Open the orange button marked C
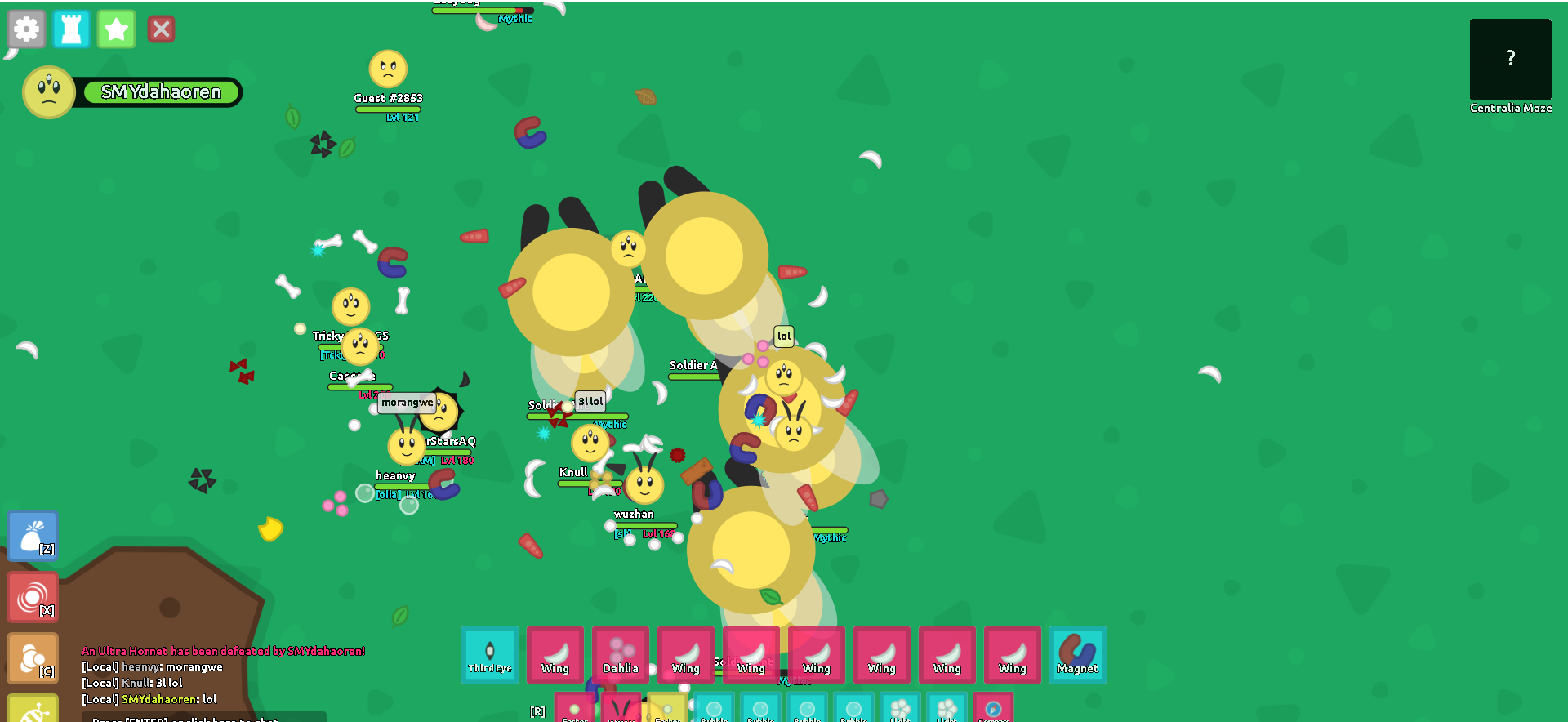Viewport: 1568px width, 722px height. [33, 657]
